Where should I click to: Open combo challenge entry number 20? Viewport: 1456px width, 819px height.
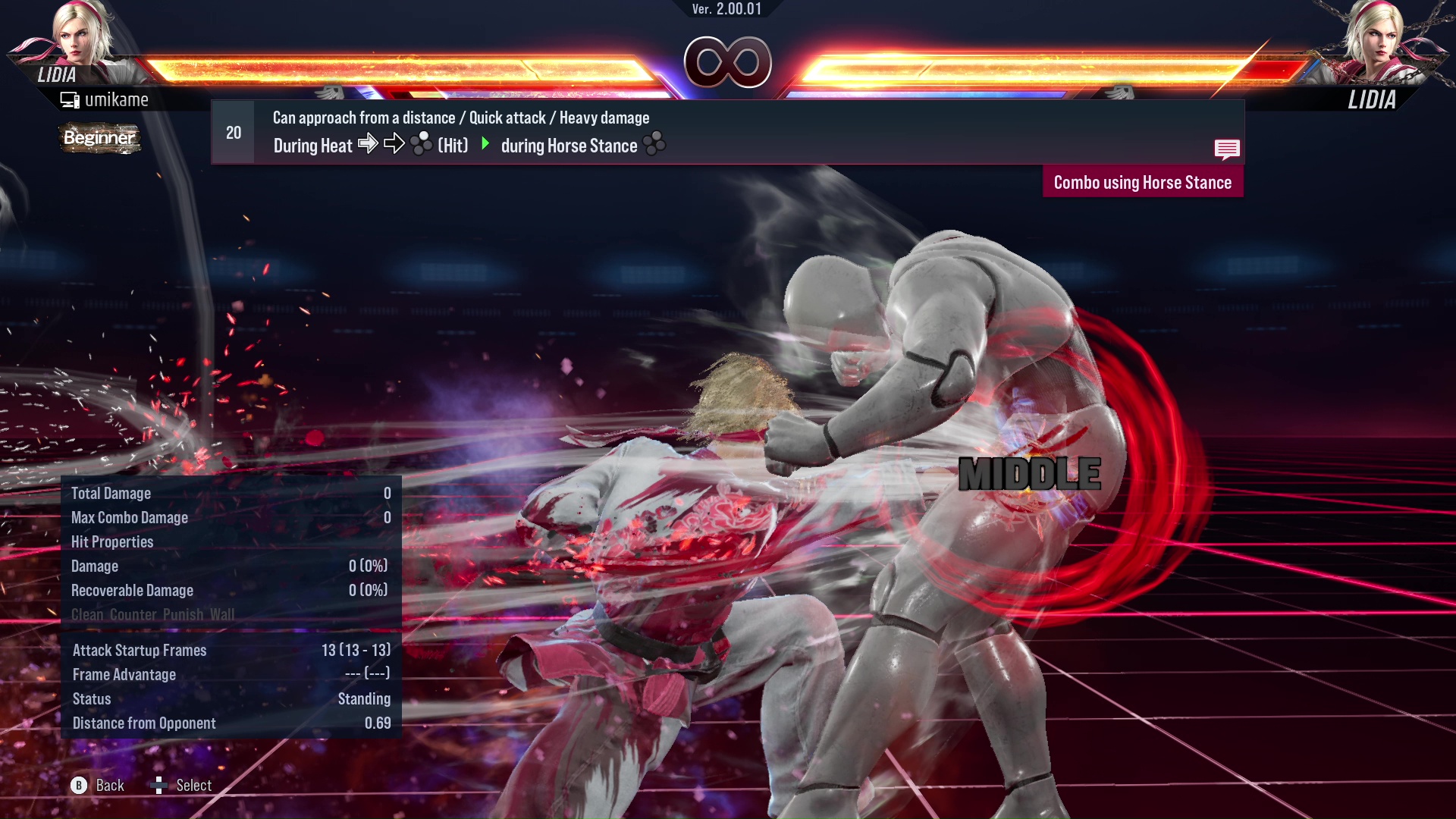click(x=233, y=132)
